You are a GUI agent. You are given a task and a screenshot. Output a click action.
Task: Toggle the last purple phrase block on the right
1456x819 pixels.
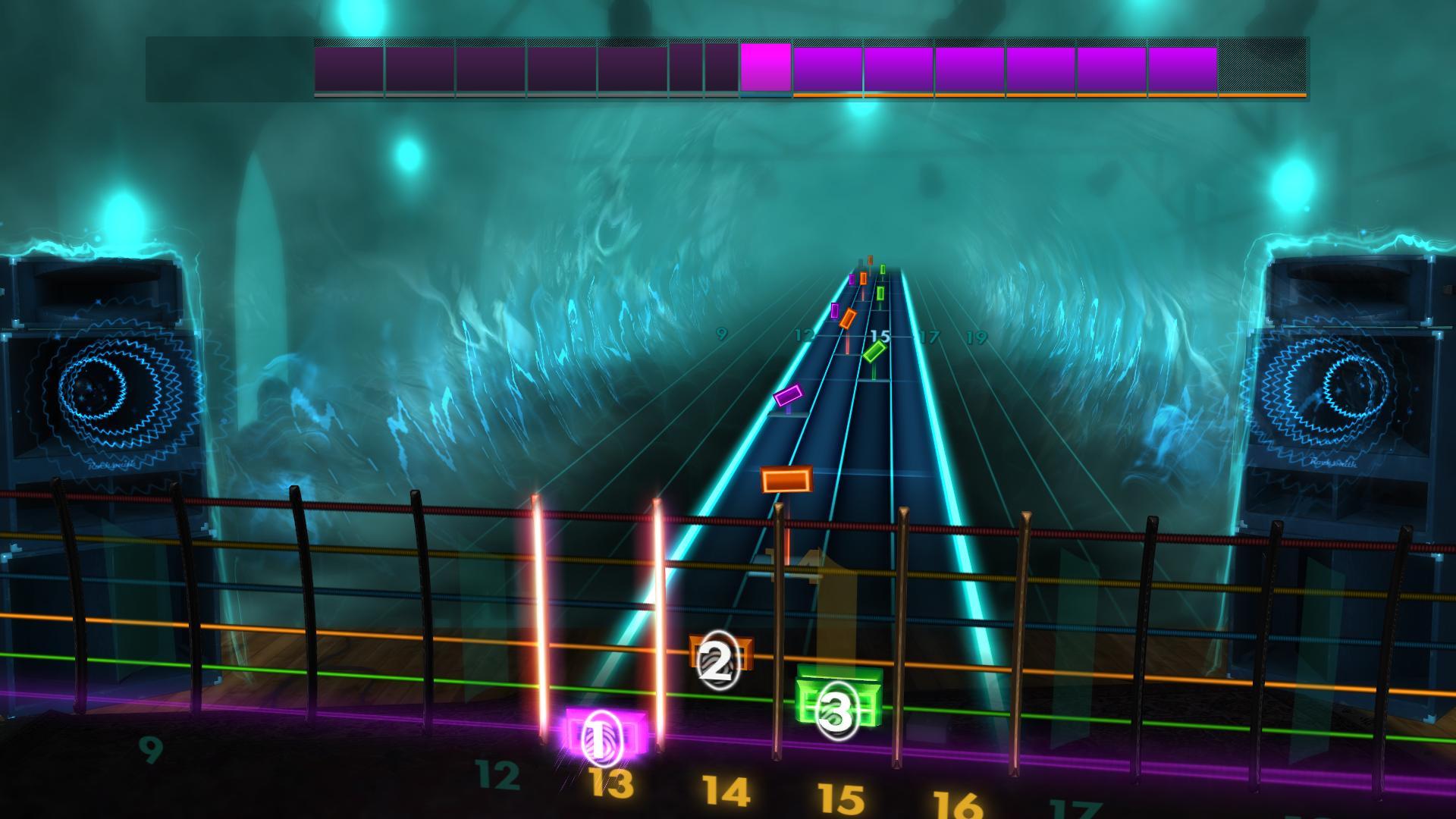click(1183, 68)
